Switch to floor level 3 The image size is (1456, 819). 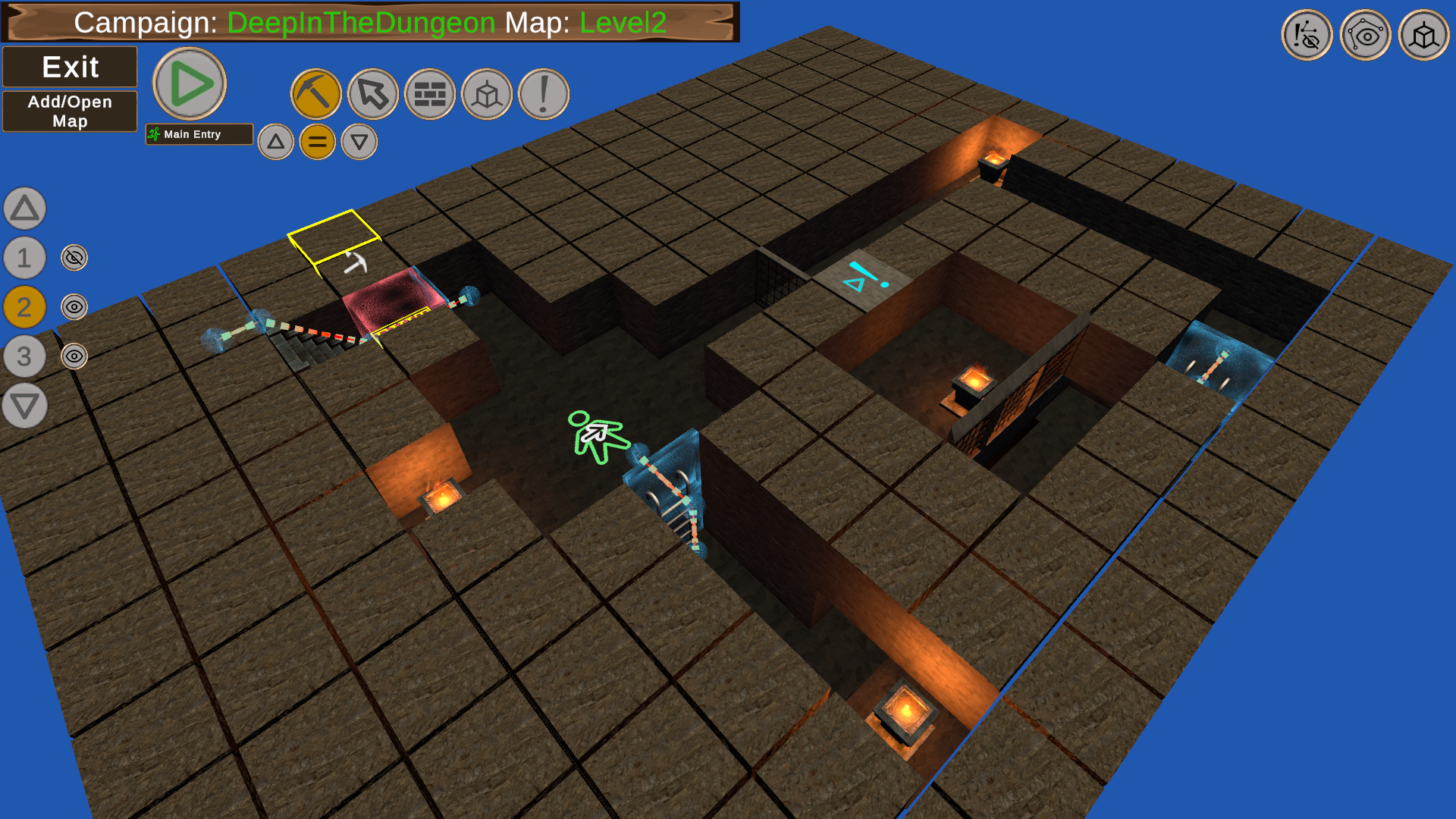25,356
